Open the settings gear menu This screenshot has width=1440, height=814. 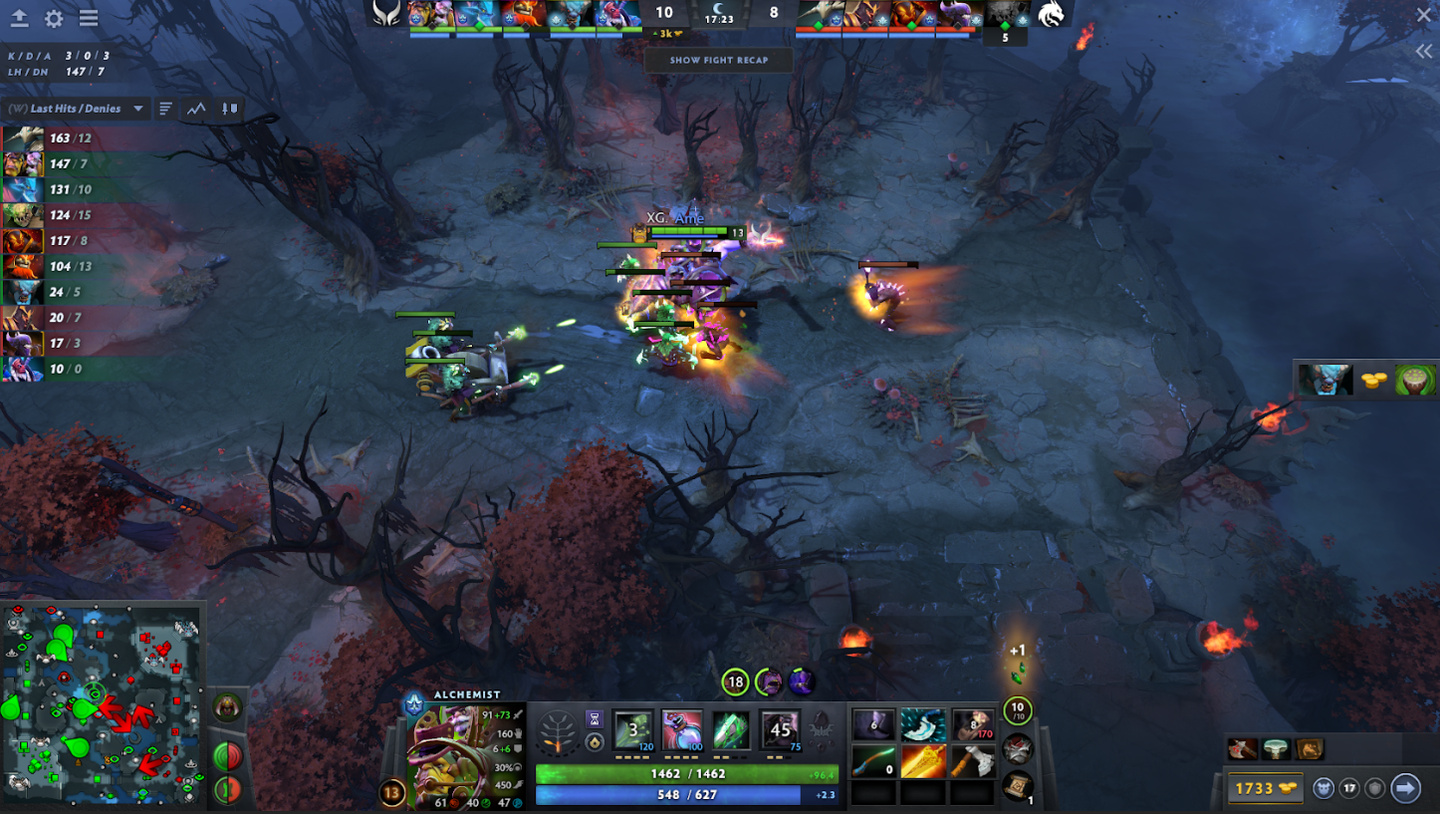tap(54, 19)
